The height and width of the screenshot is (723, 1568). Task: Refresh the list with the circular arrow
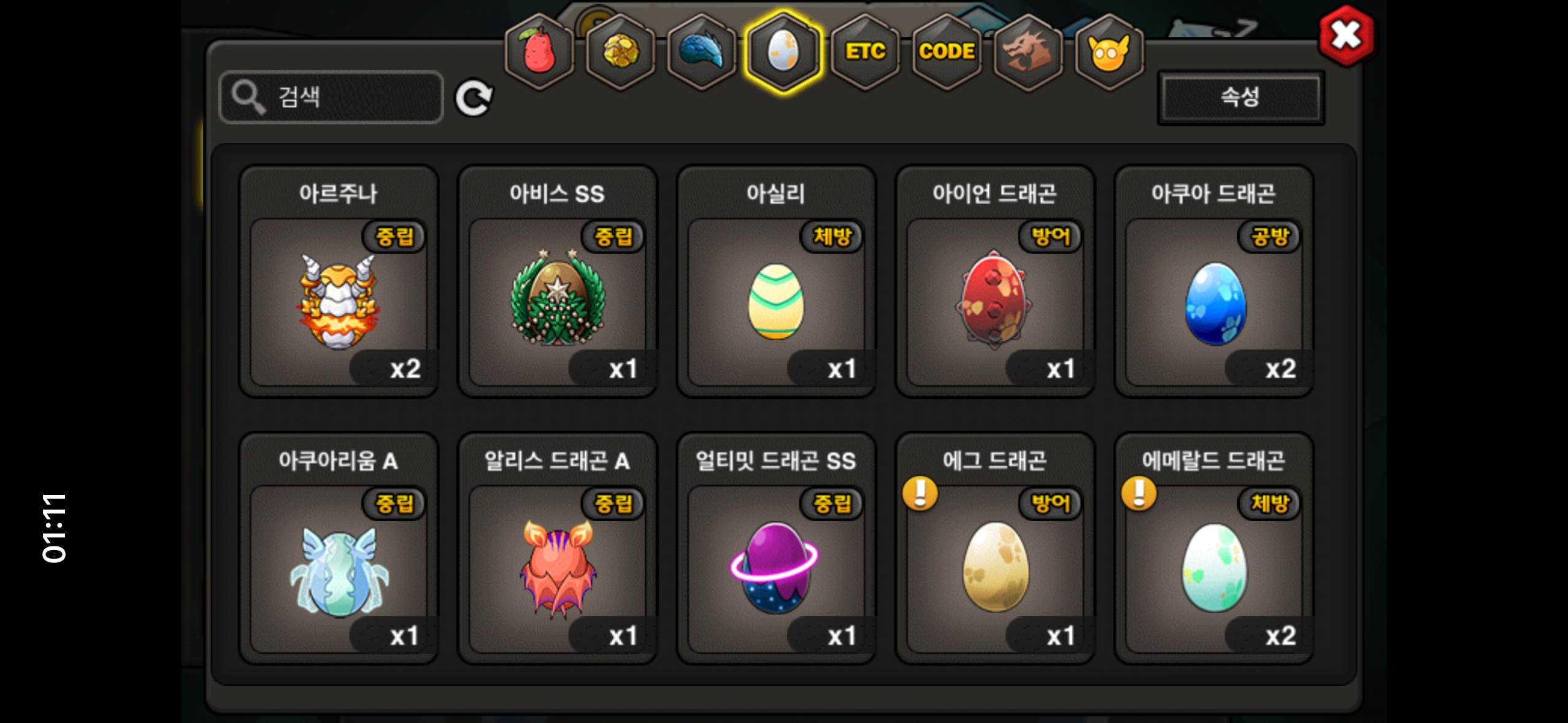pyautogui.click(x=474, y=98)
